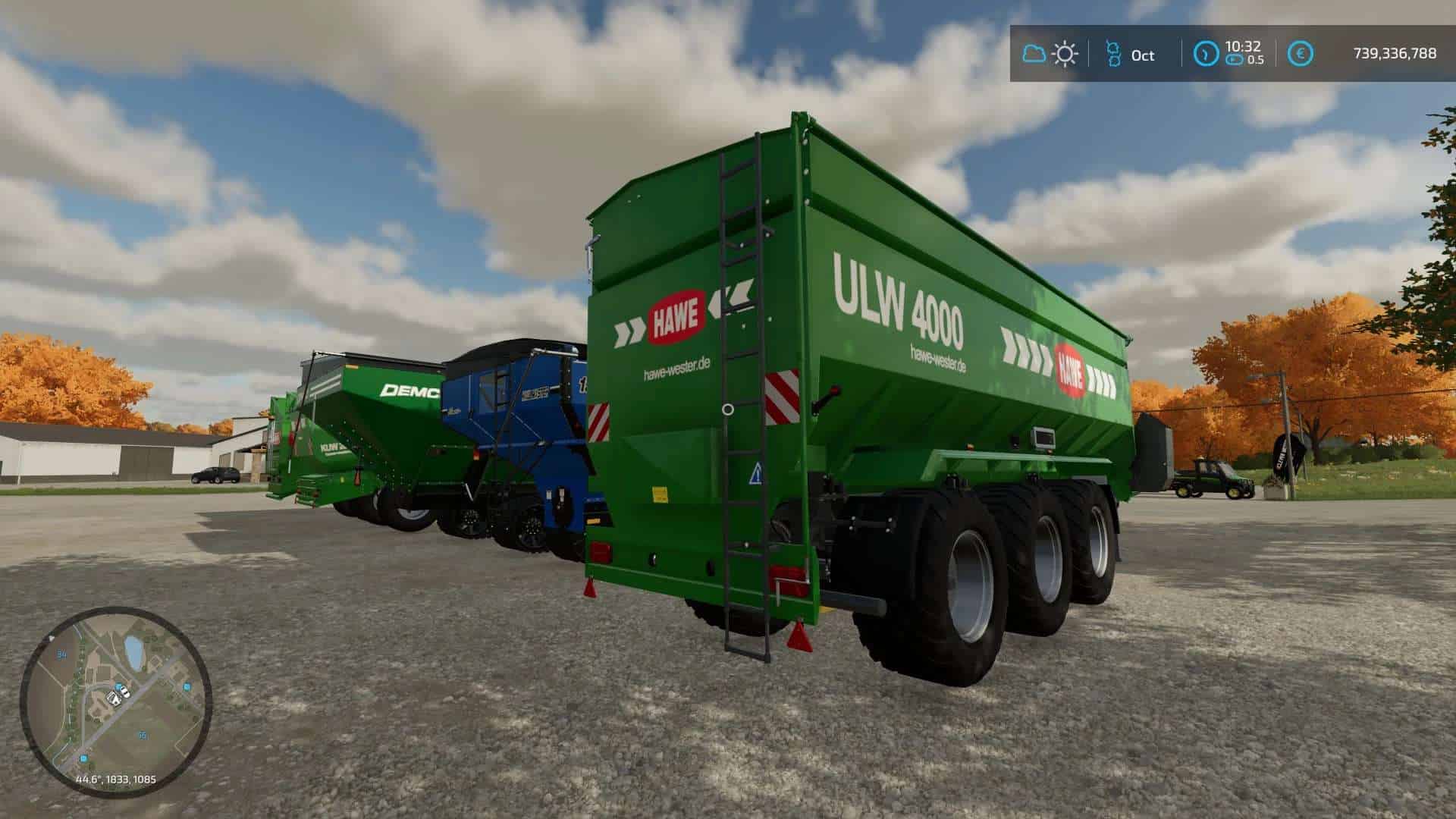Click the clock icon in the top bar

pos(1206,54)
